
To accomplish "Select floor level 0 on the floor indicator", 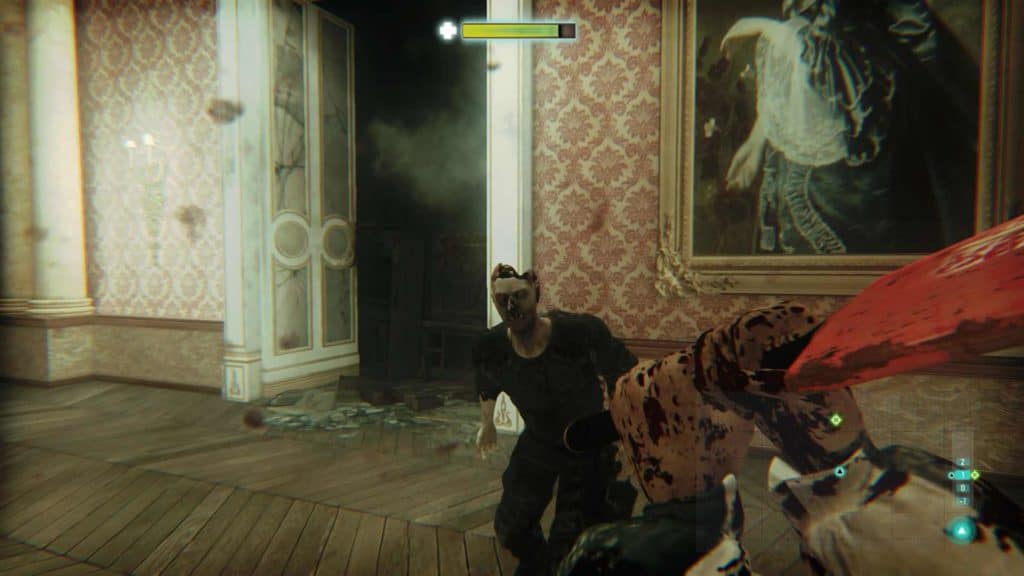I will pos(962,488).
